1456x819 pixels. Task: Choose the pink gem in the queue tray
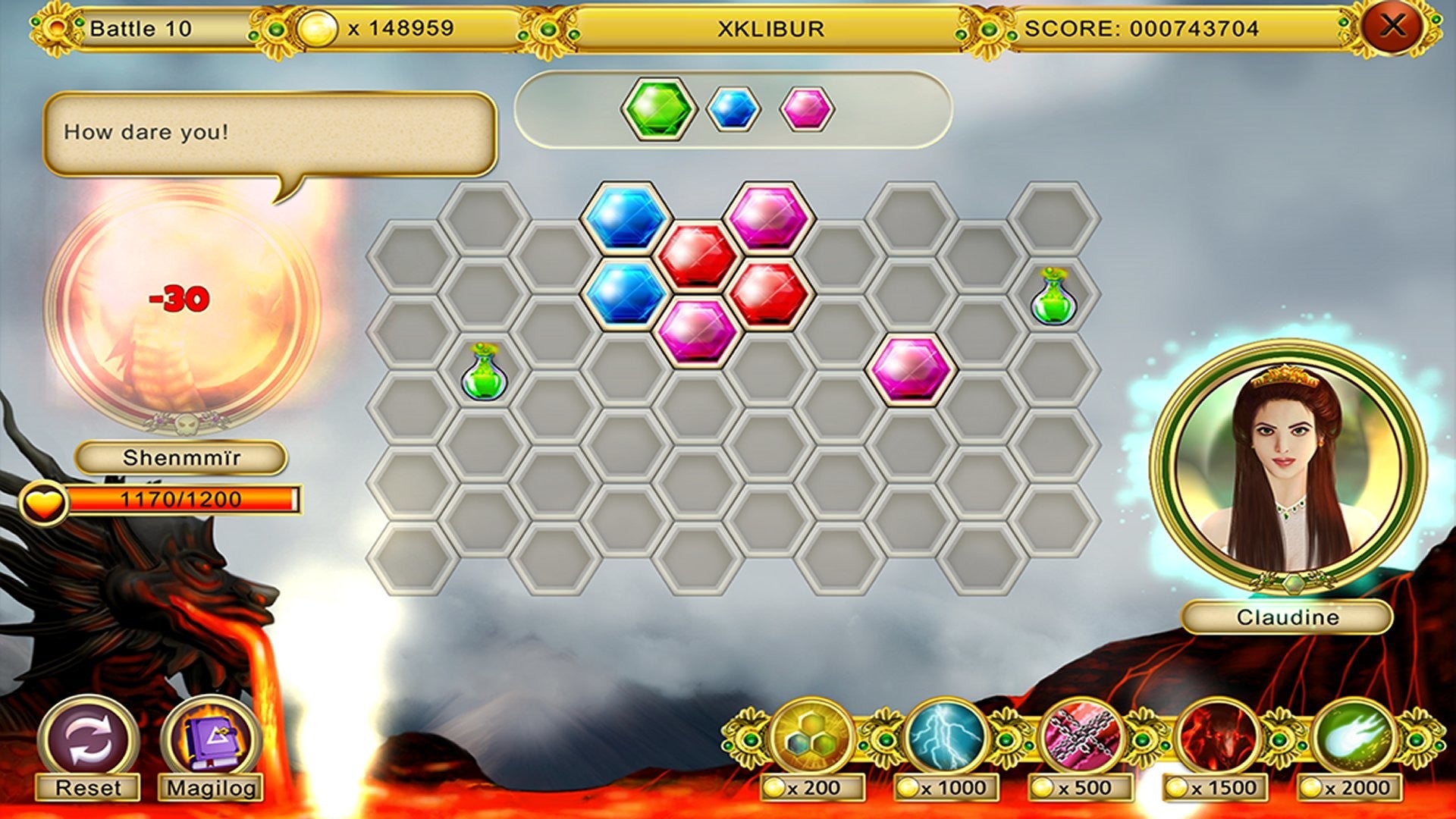tap(807, 109)
